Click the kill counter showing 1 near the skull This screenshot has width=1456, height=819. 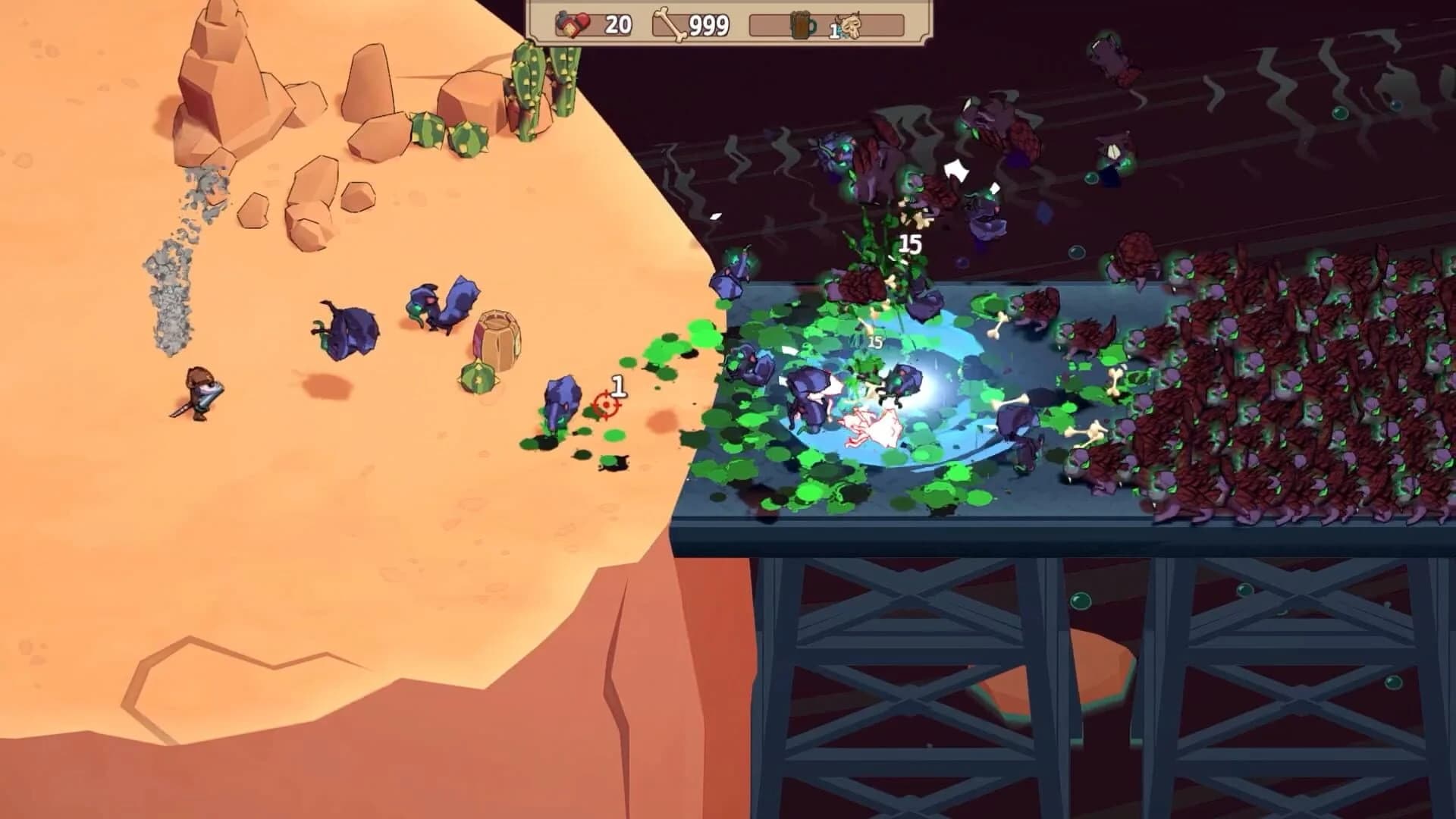click(x=834, y=29)
